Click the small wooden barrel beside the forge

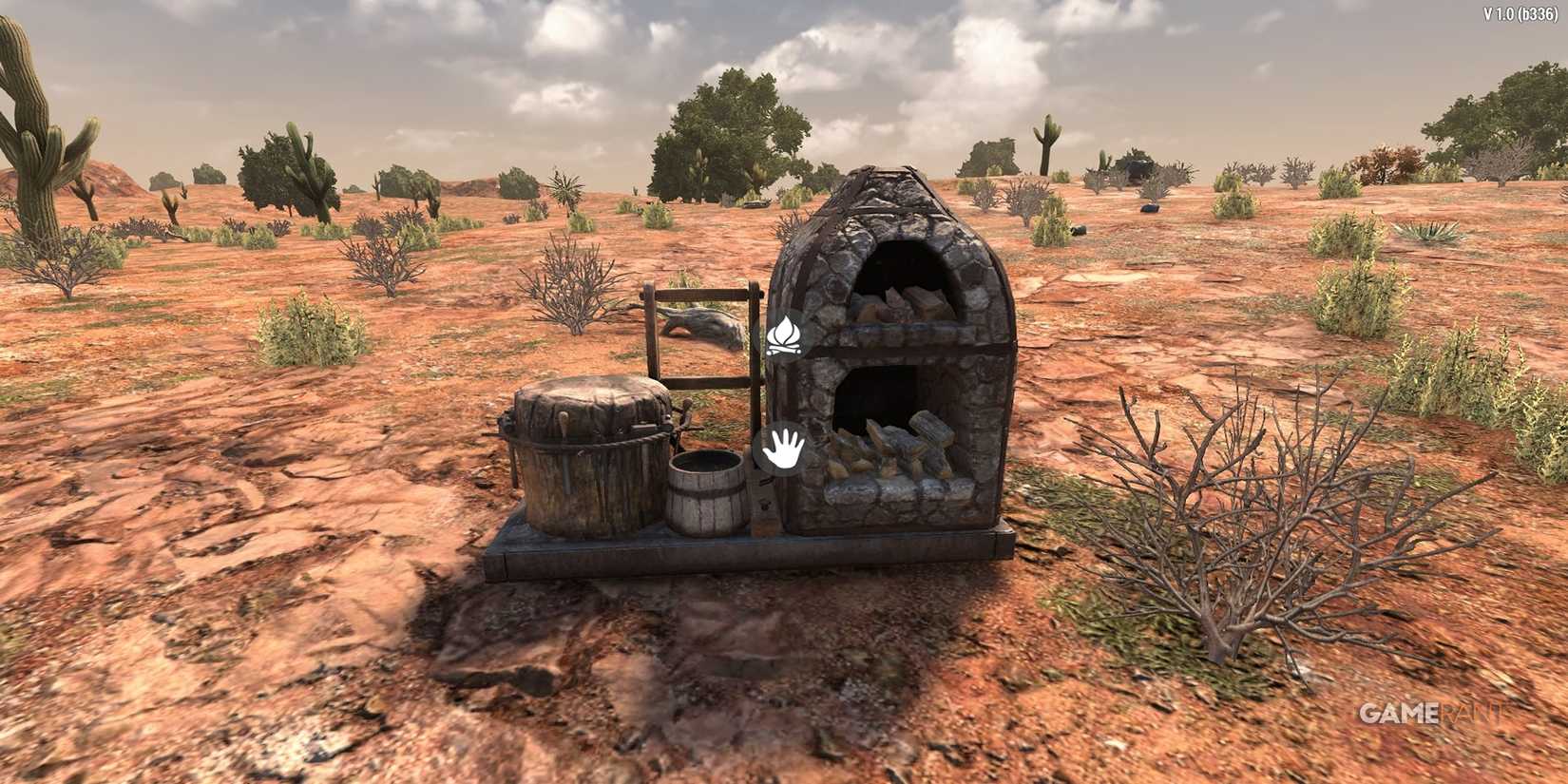coord(708,494)
